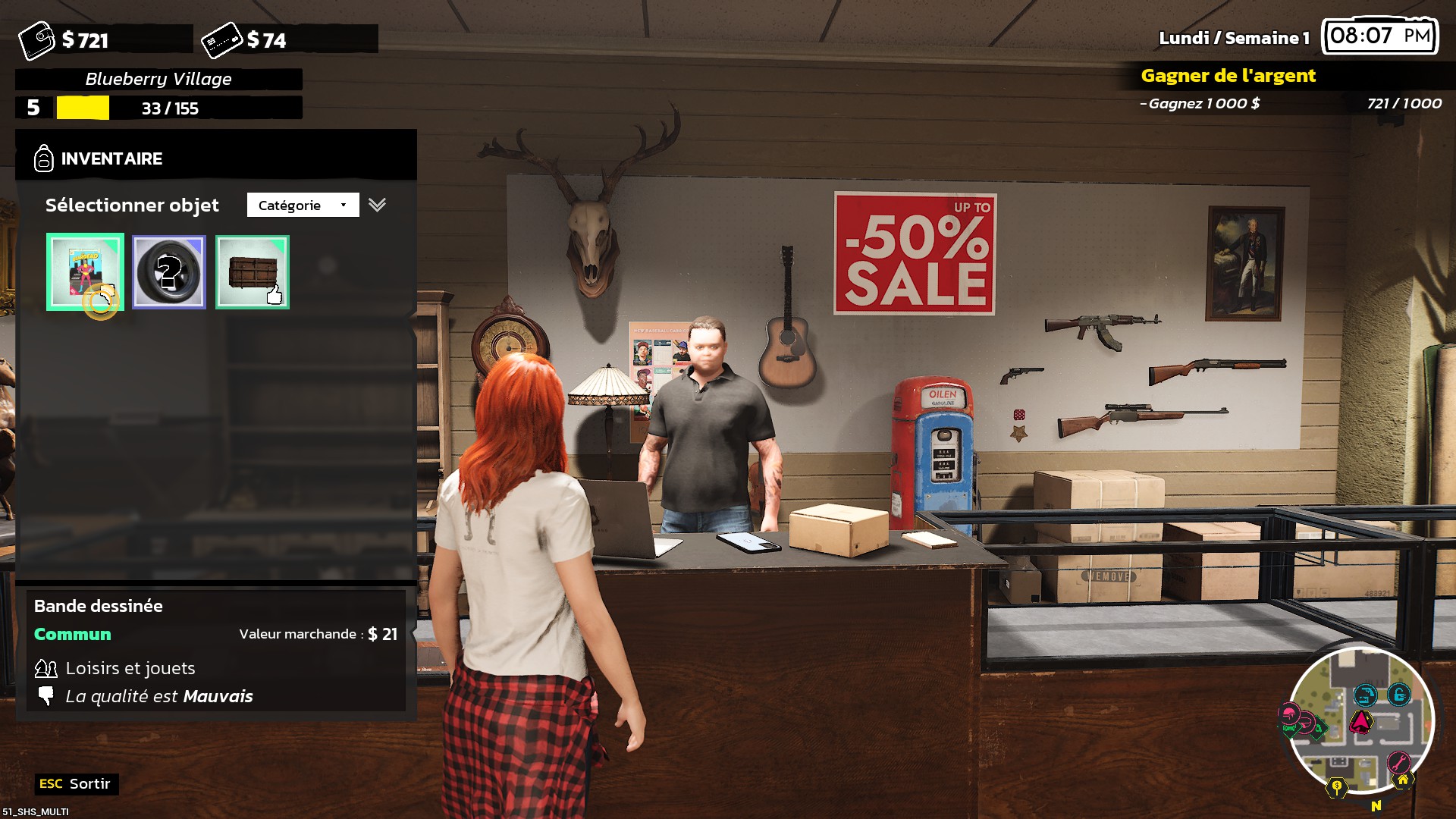Open the Gagner de l'argent objective tracker

pos(1228,76)
